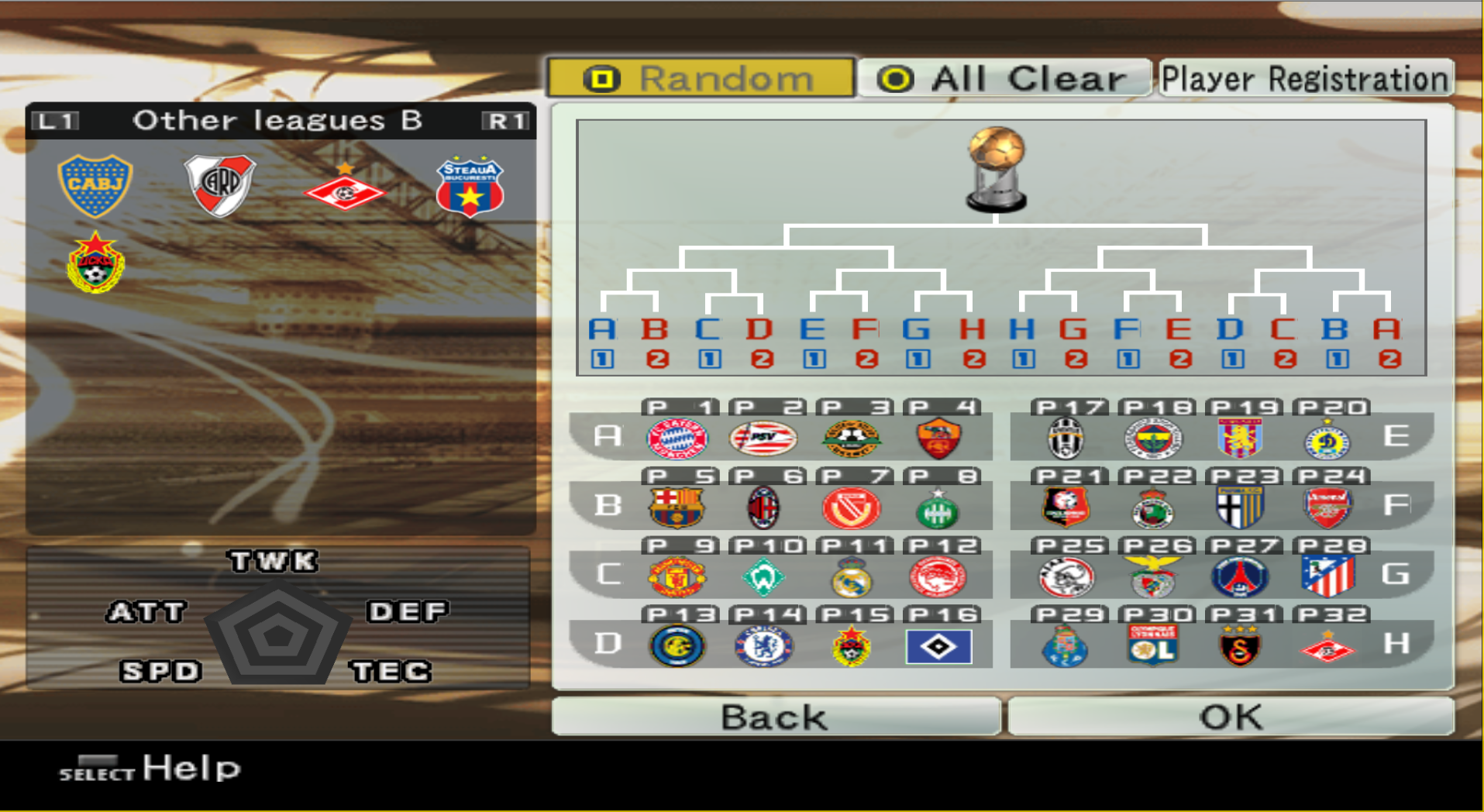Pick the PSV Eindhoven emblem in slot P2

[x=765, y=438]
